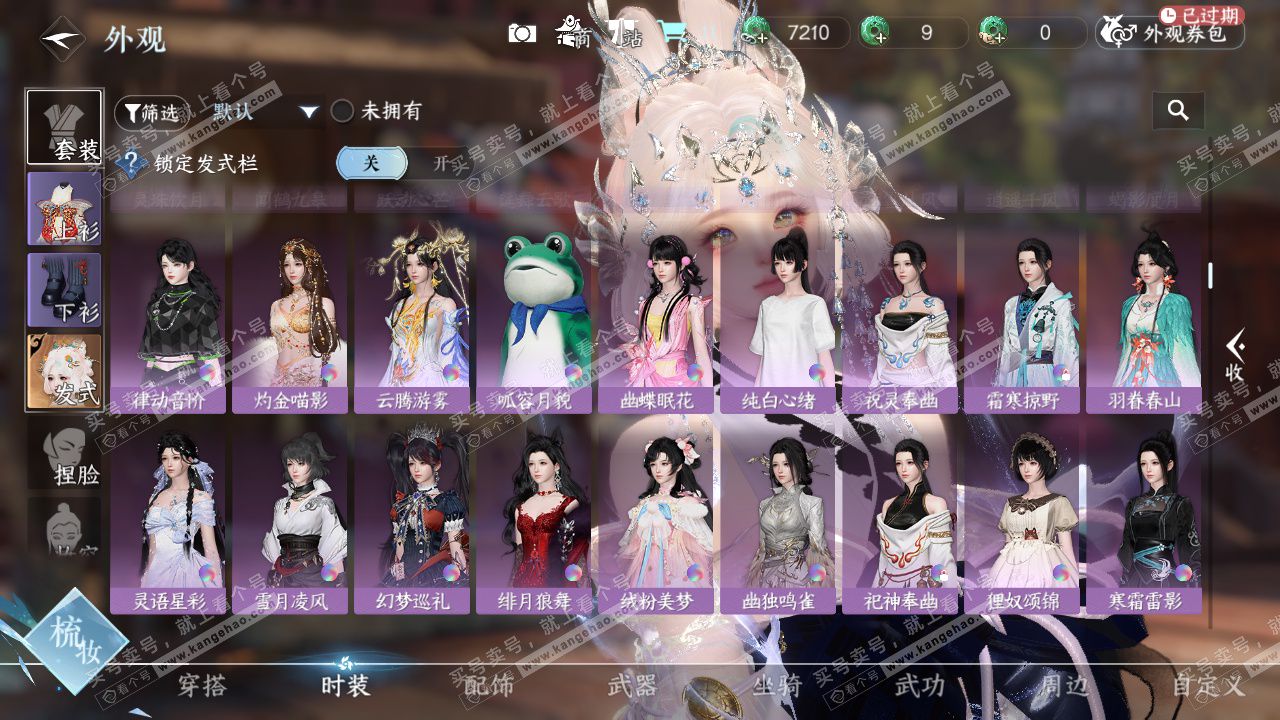Image resolution: width=1280 pixels, height=720 pixels.
Task: Open the search magnifier
Action: 1178,111
